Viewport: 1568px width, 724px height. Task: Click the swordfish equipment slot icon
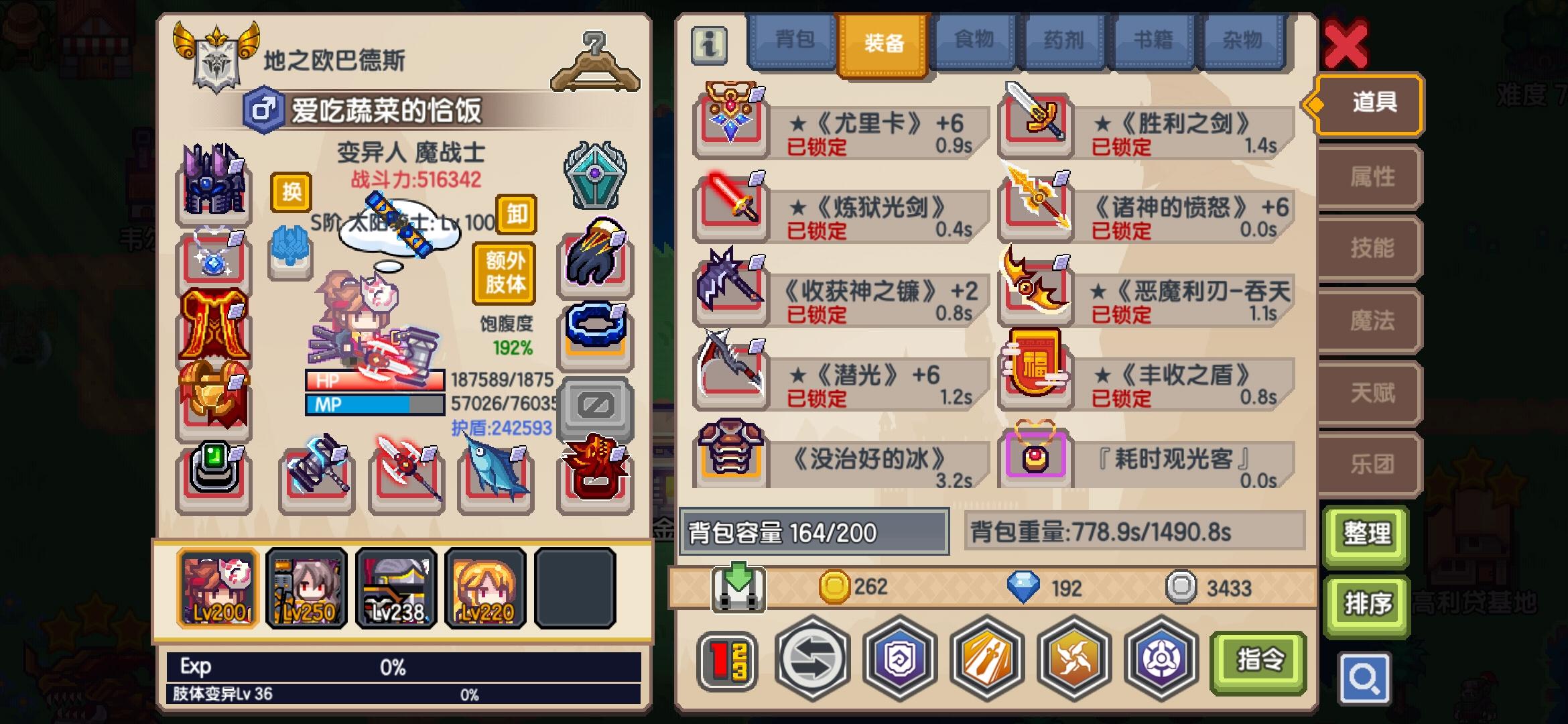coord(495,476)
